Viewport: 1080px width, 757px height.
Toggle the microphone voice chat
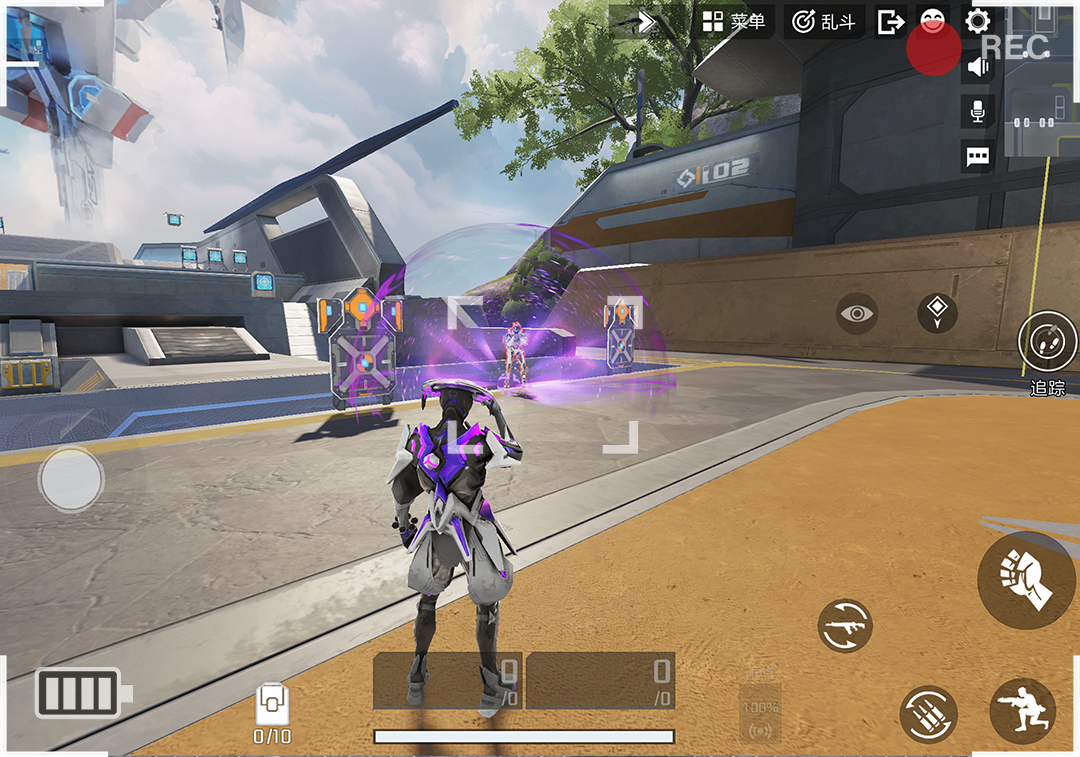[977, 110]
